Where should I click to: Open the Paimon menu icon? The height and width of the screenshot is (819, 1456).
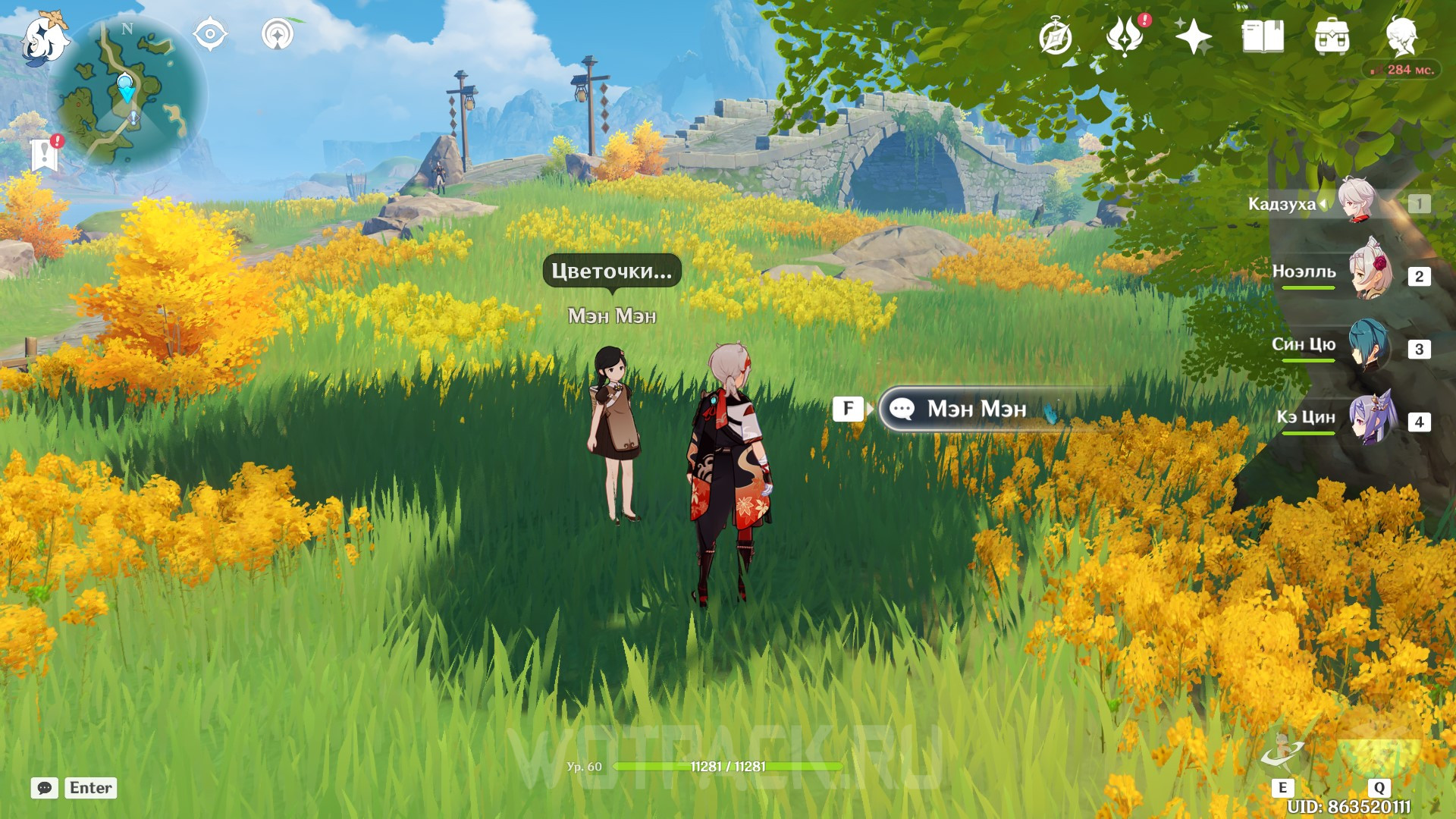click(44, 38)
